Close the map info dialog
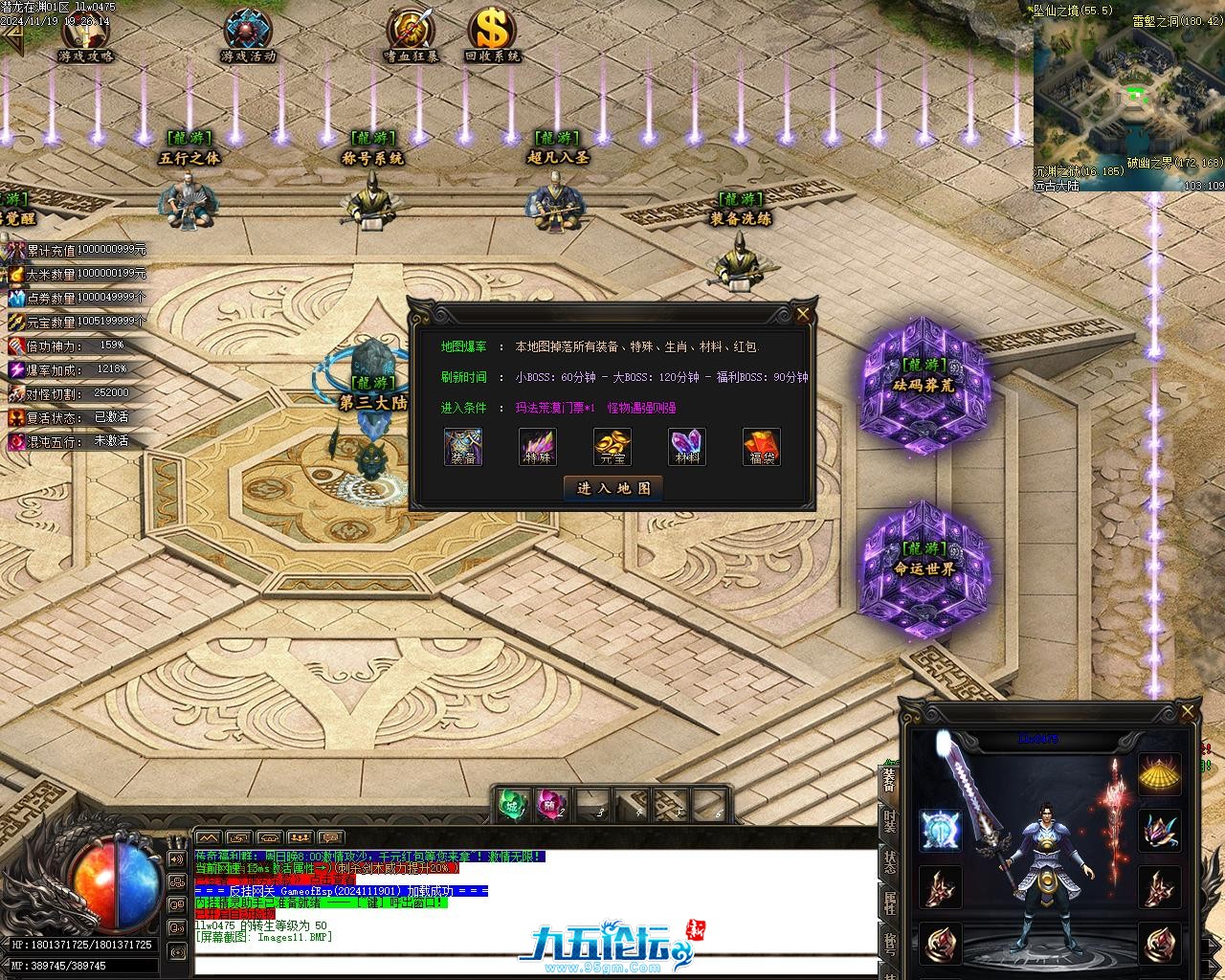This screenshot has width=1225, height=980. (803, 314)
